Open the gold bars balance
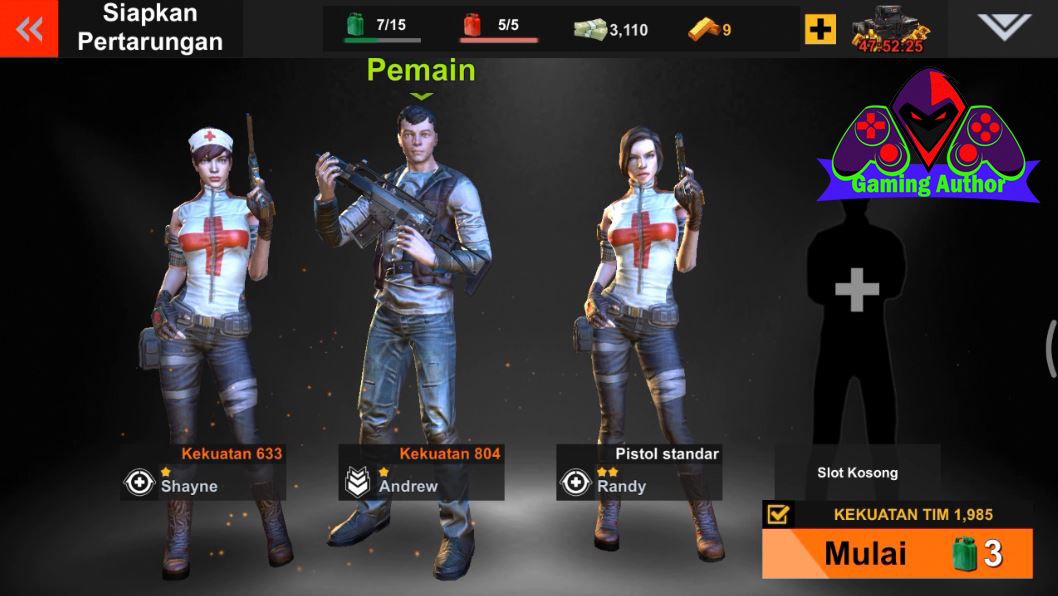Viewport: 1058px width, 596px height. pos(710,29)
